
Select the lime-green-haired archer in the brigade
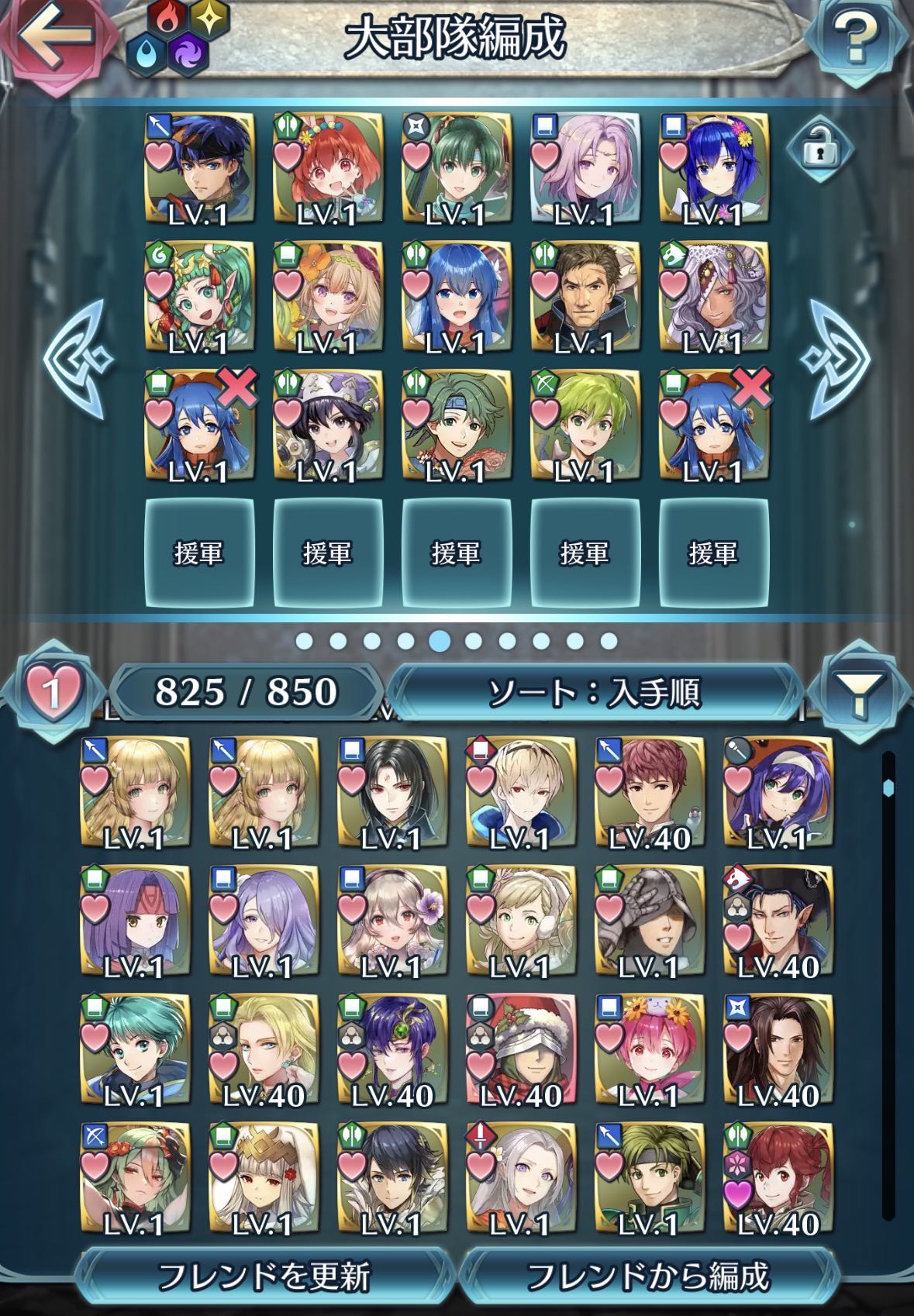click(x=585, y=425)
